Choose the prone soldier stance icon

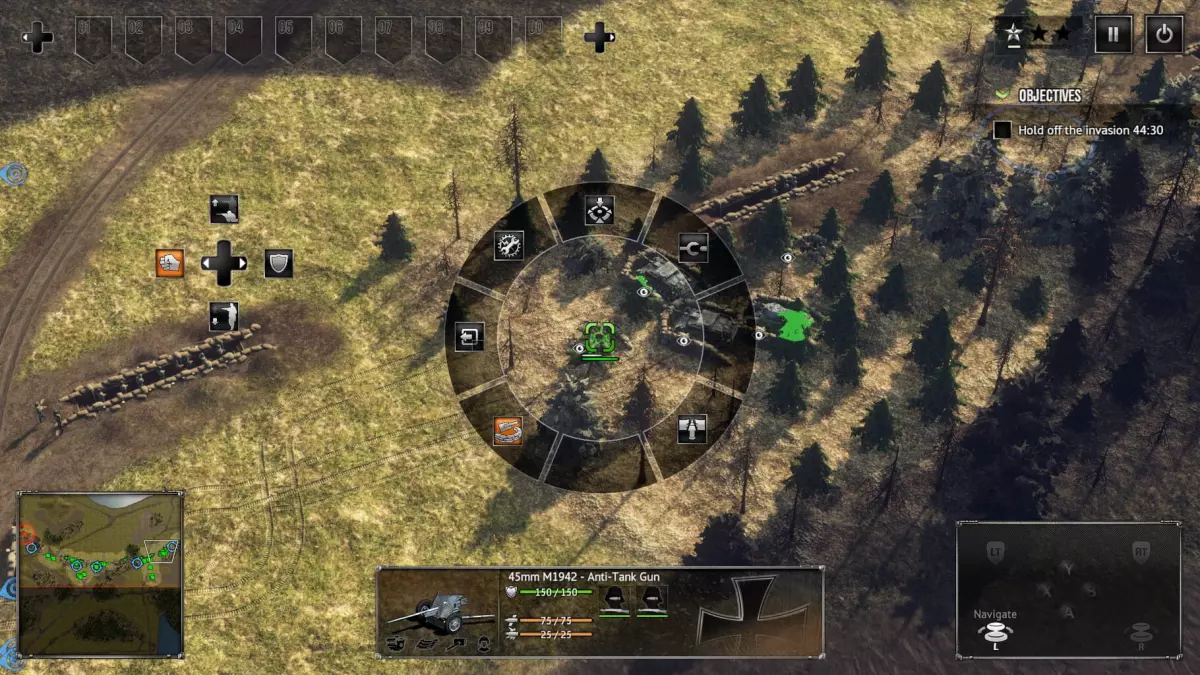pyautogui.click(x=224, y=209)
